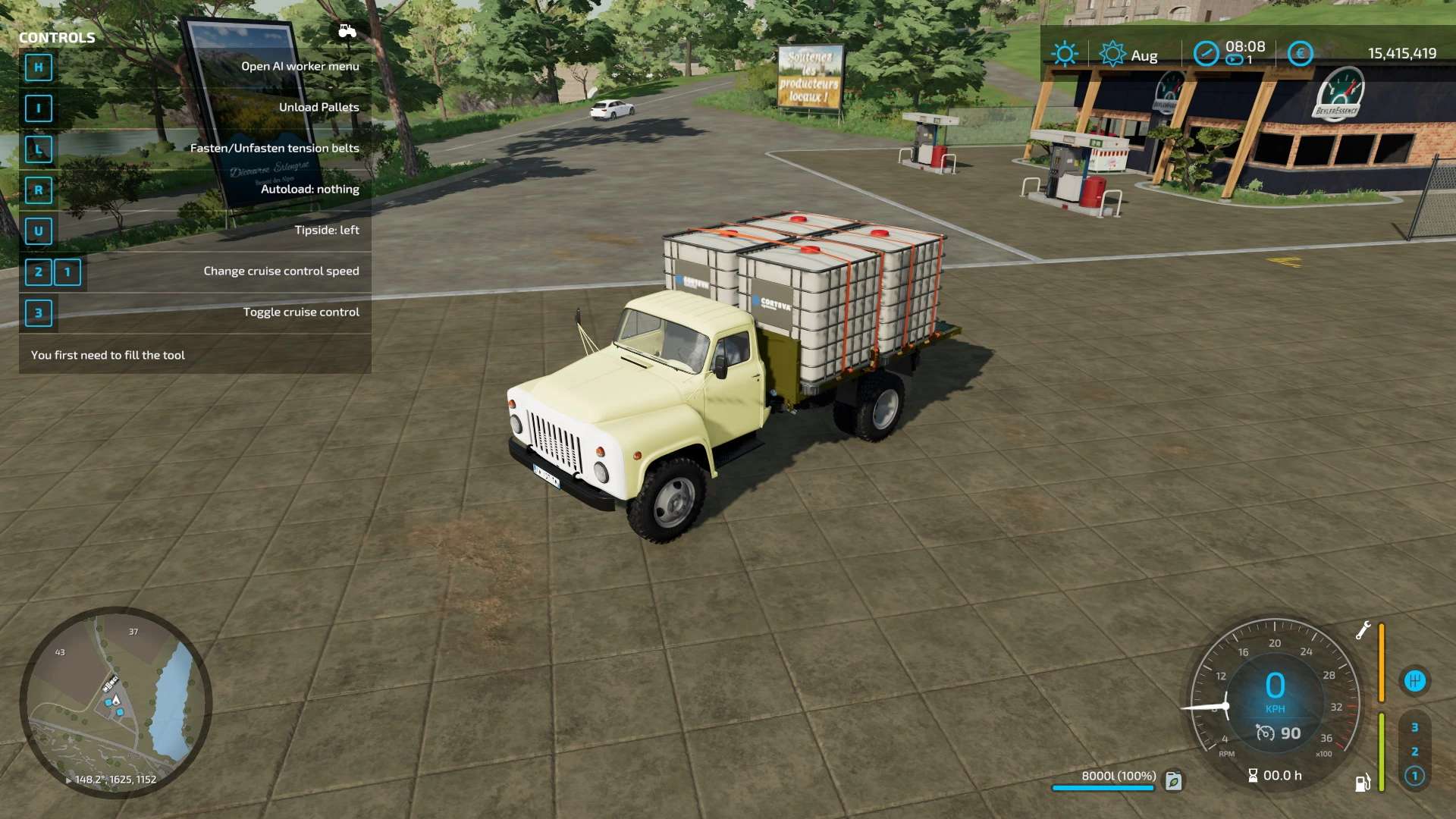Image resolution: width=1456 pixels, height=819 pixels.
Task: Select the tank fill type icon
Action: (x=1174, y=780)
